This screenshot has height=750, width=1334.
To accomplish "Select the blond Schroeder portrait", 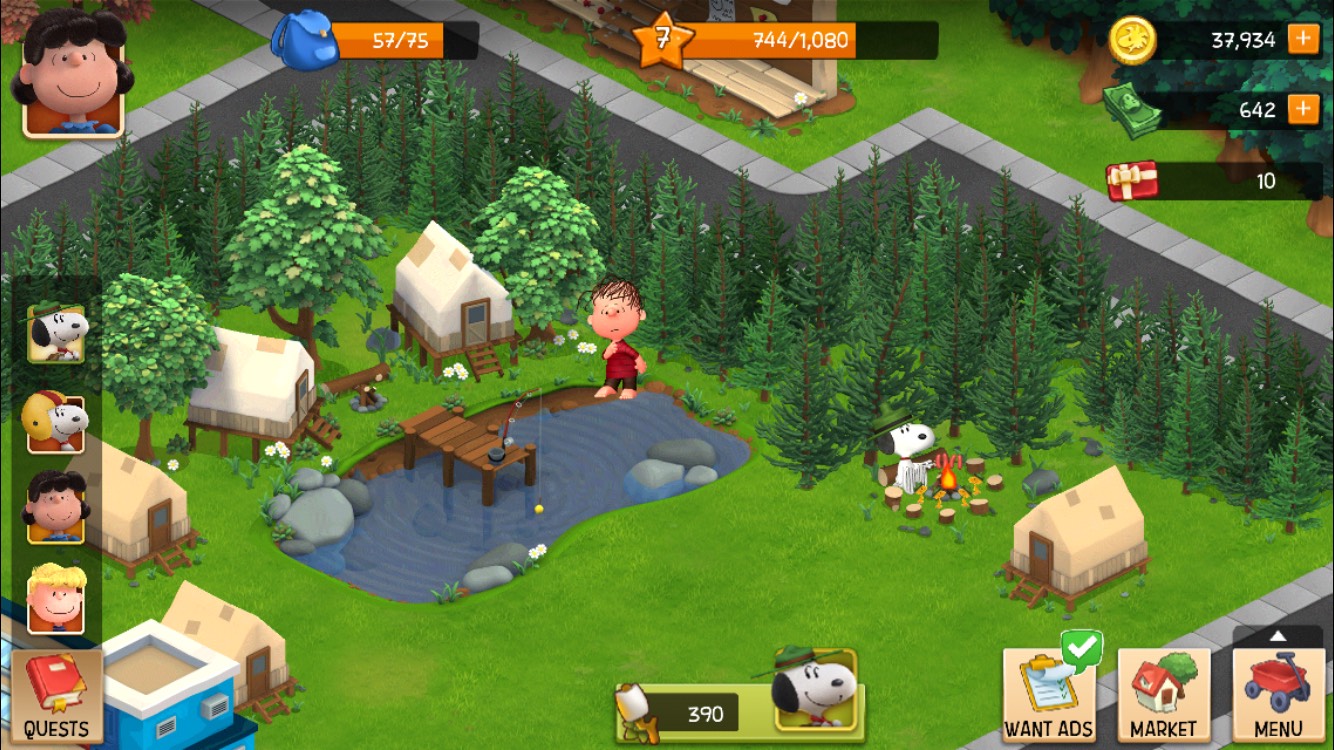I will tap(56, 598).
